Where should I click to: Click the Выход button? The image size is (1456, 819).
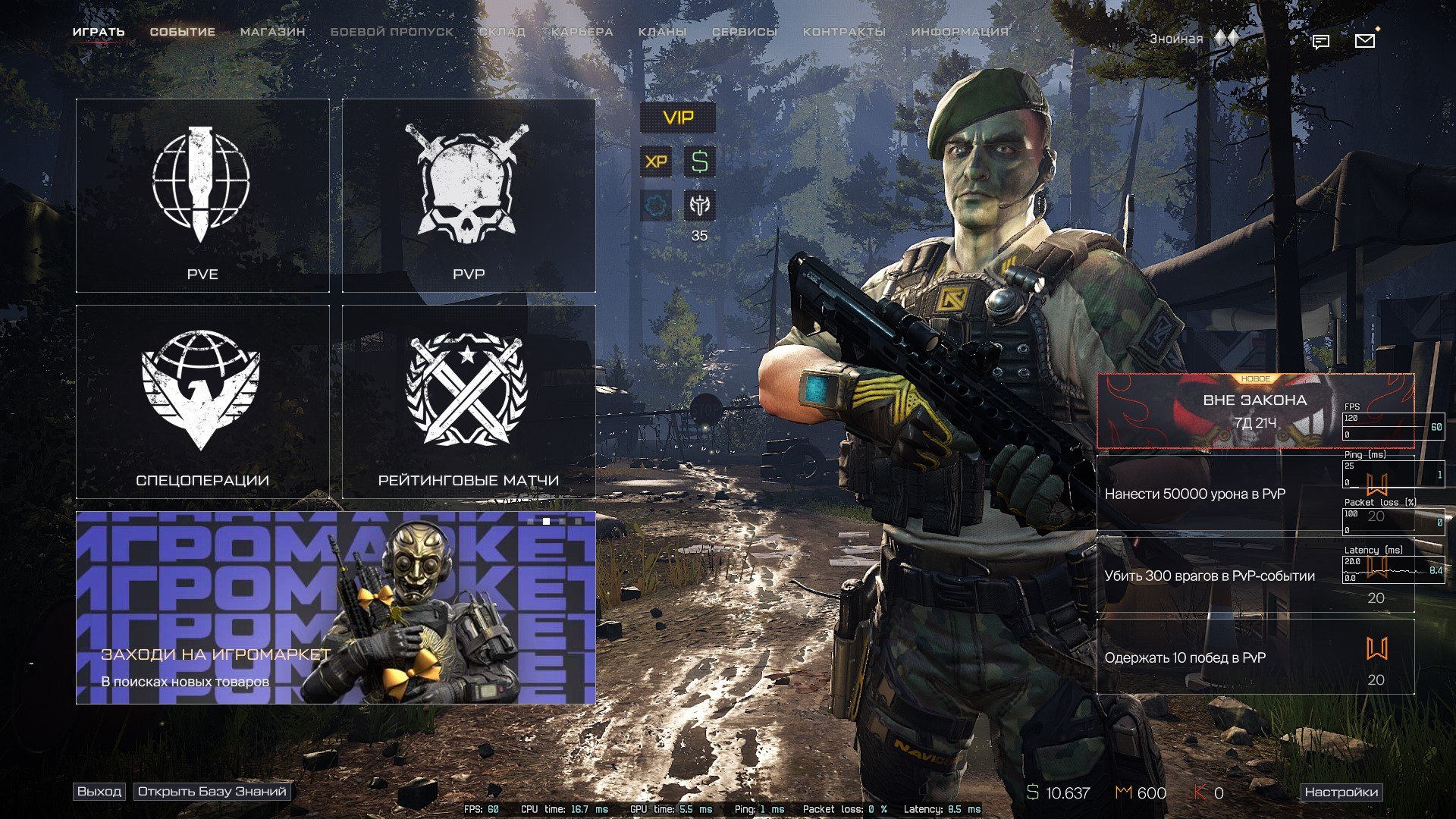99,792
